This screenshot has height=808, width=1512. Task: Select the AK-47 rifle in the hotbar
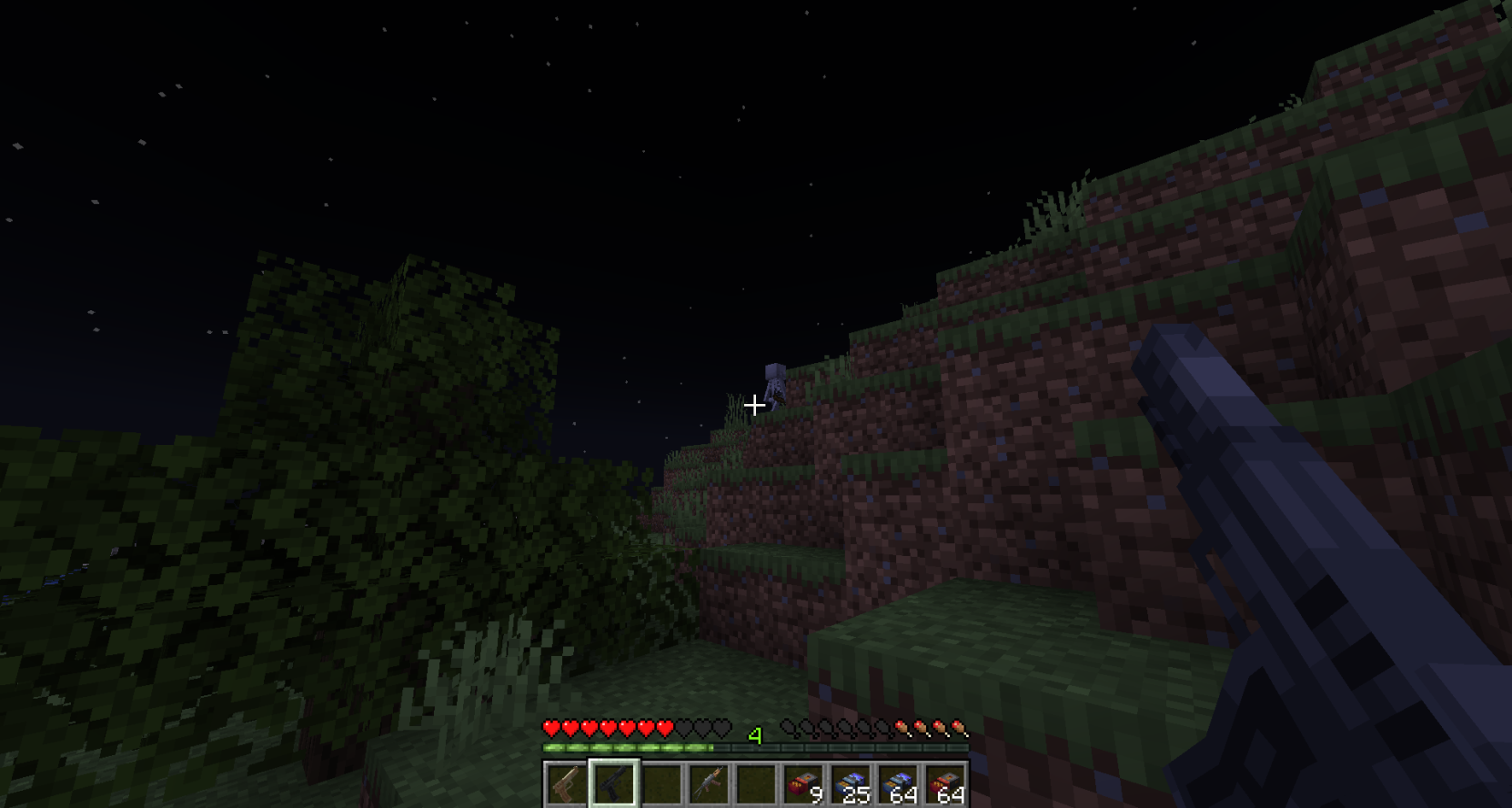point(711,783)
